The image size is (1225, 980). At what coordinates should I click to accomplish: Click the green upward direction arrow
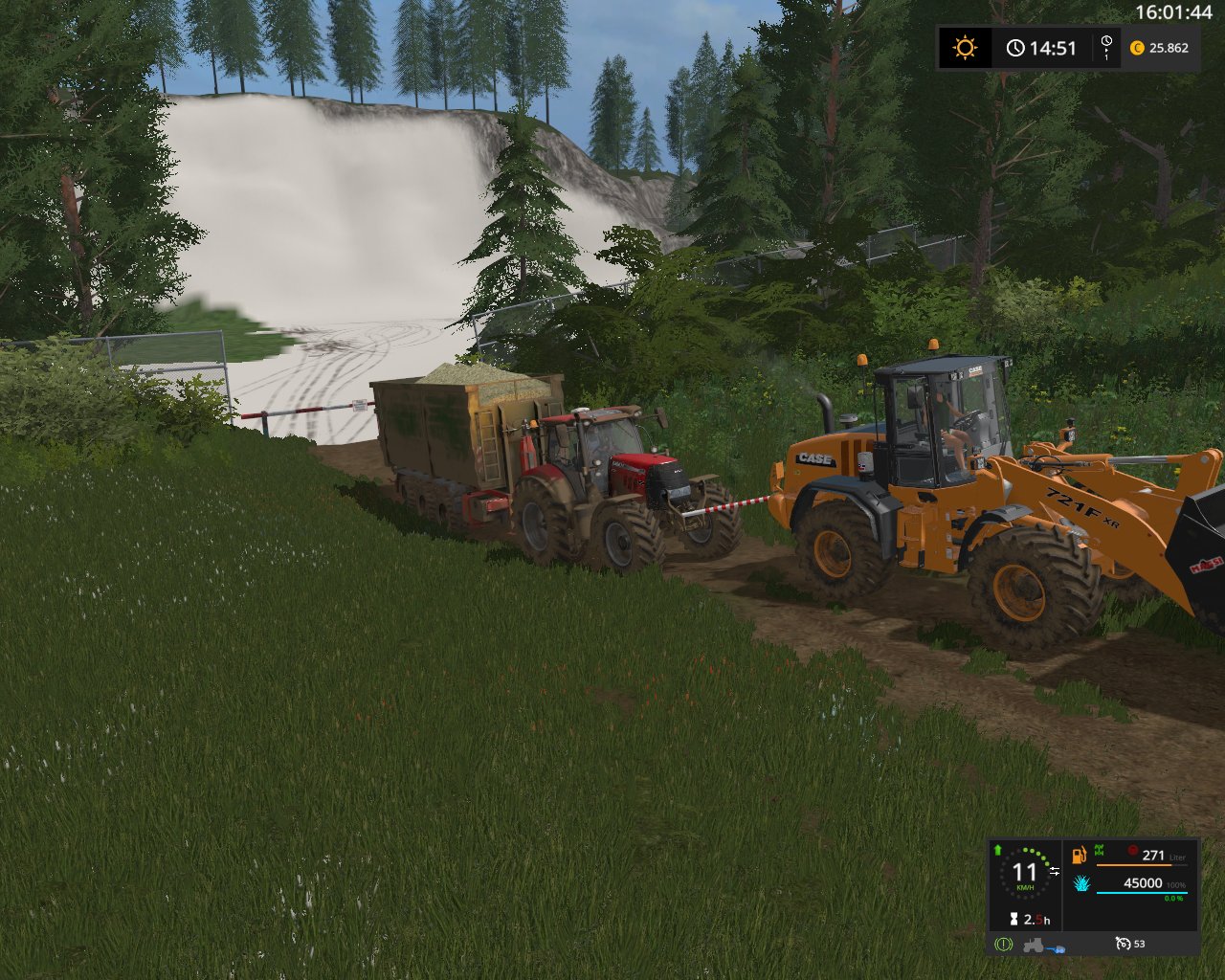point(998,850)
